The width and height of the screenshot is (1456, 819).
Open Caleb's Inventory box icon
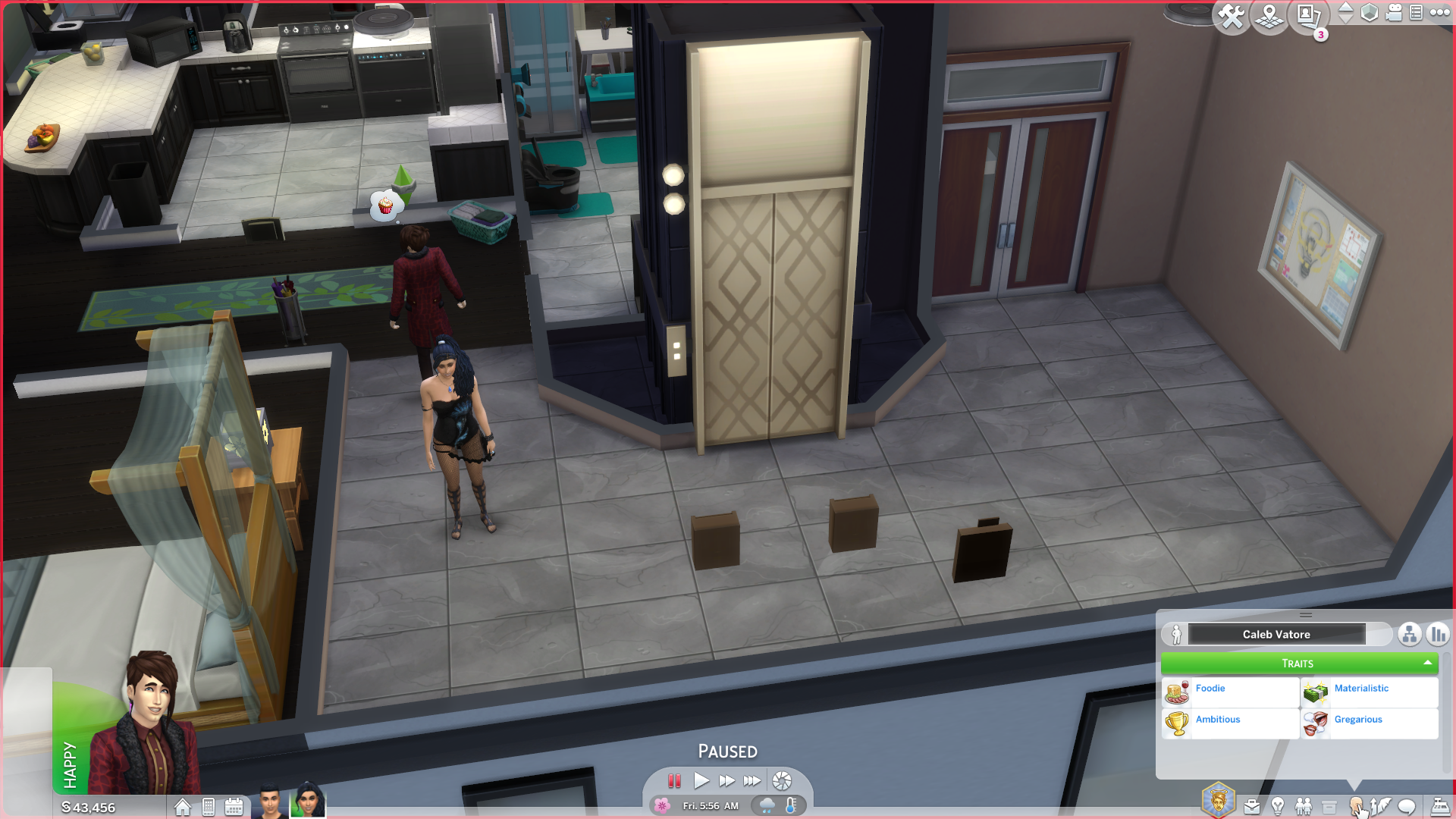tap(1329, 806)
